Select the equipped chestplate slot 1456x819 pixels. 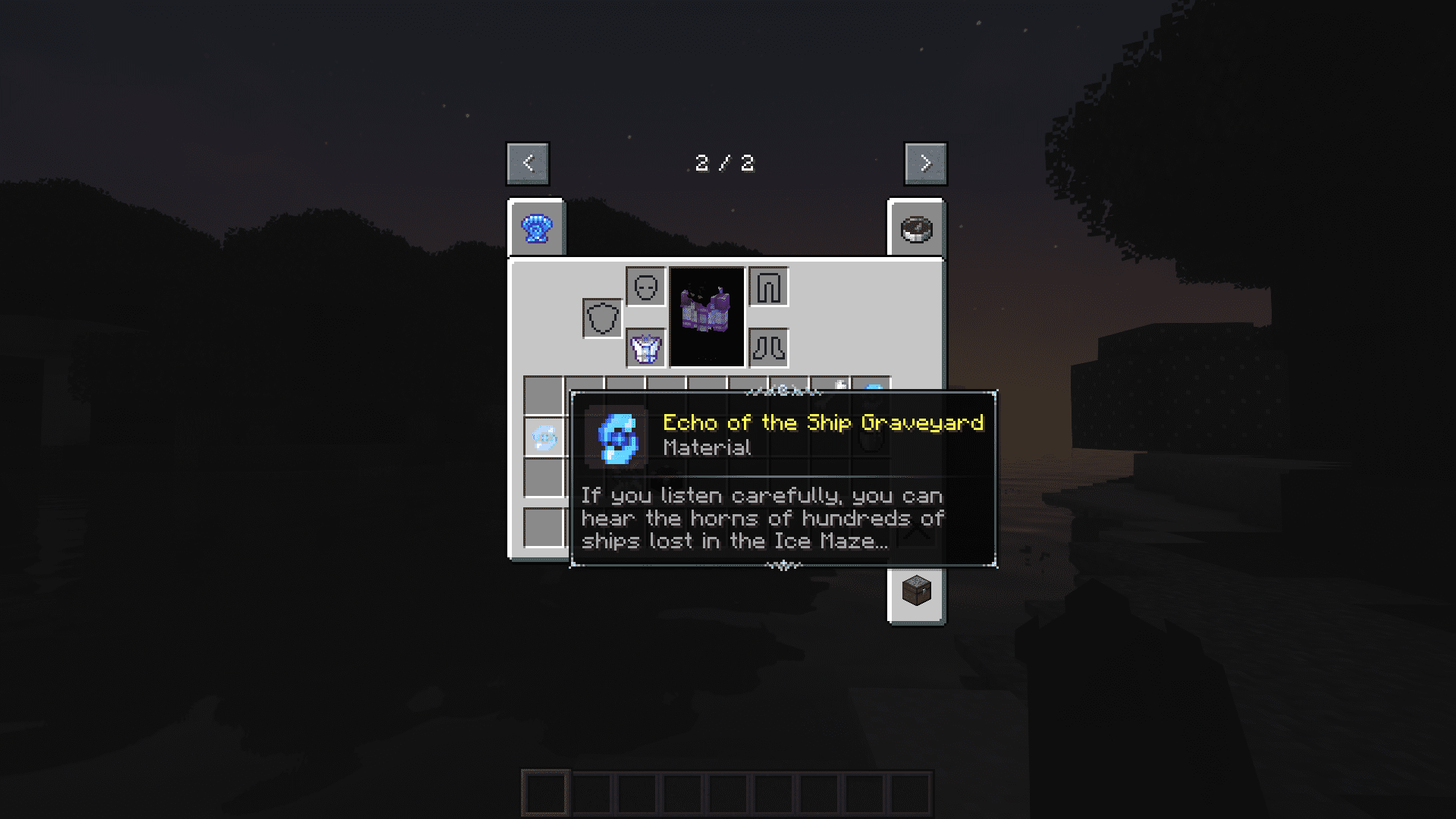point(646,349)
